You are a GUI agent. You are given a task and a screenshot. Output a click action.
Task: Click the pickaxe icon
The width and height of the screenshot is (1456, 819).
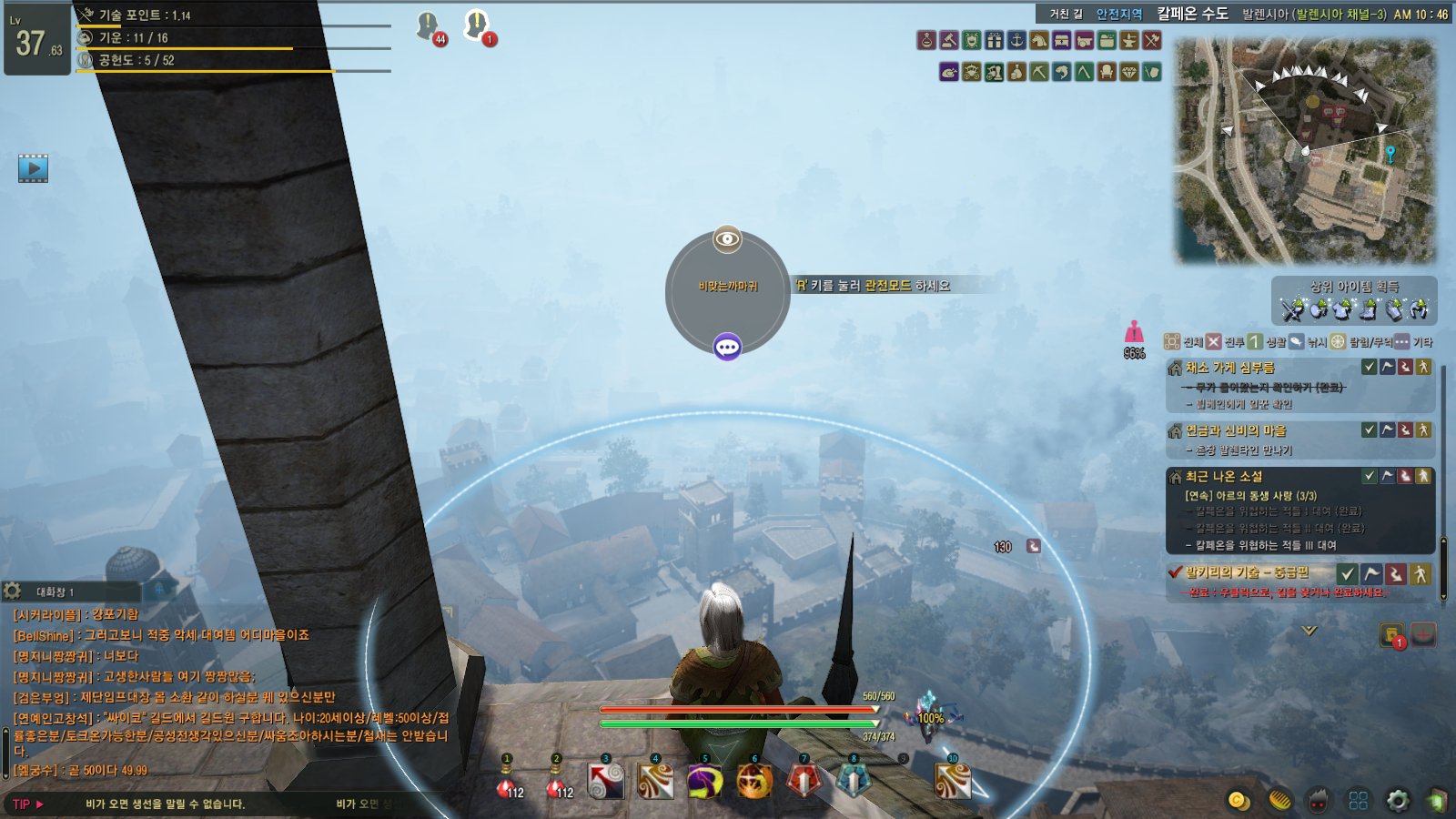pyautogui.click(x=1039, y=72)
